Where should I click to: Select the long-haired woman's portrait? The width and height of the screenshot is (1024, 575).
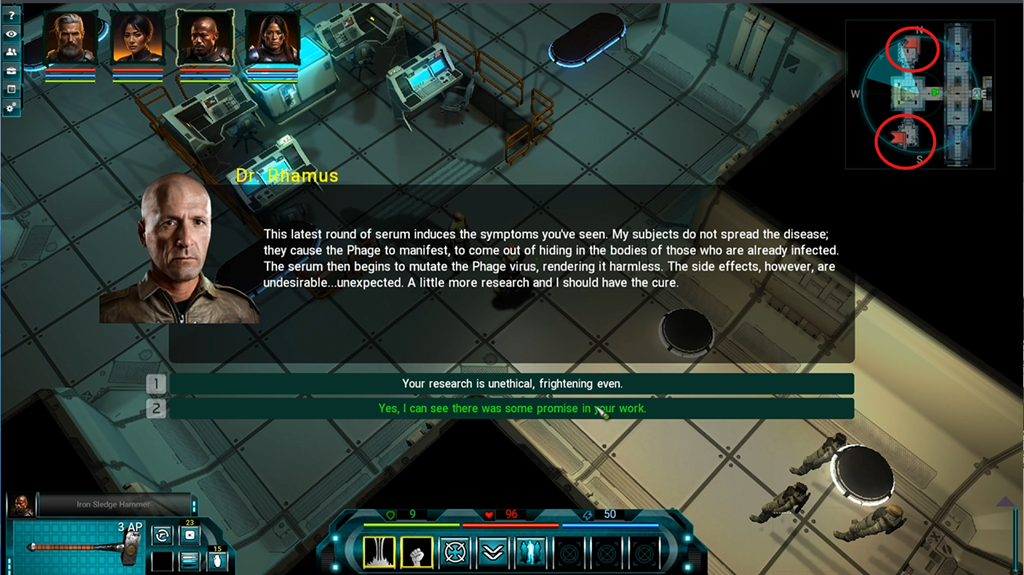(272, 37)
